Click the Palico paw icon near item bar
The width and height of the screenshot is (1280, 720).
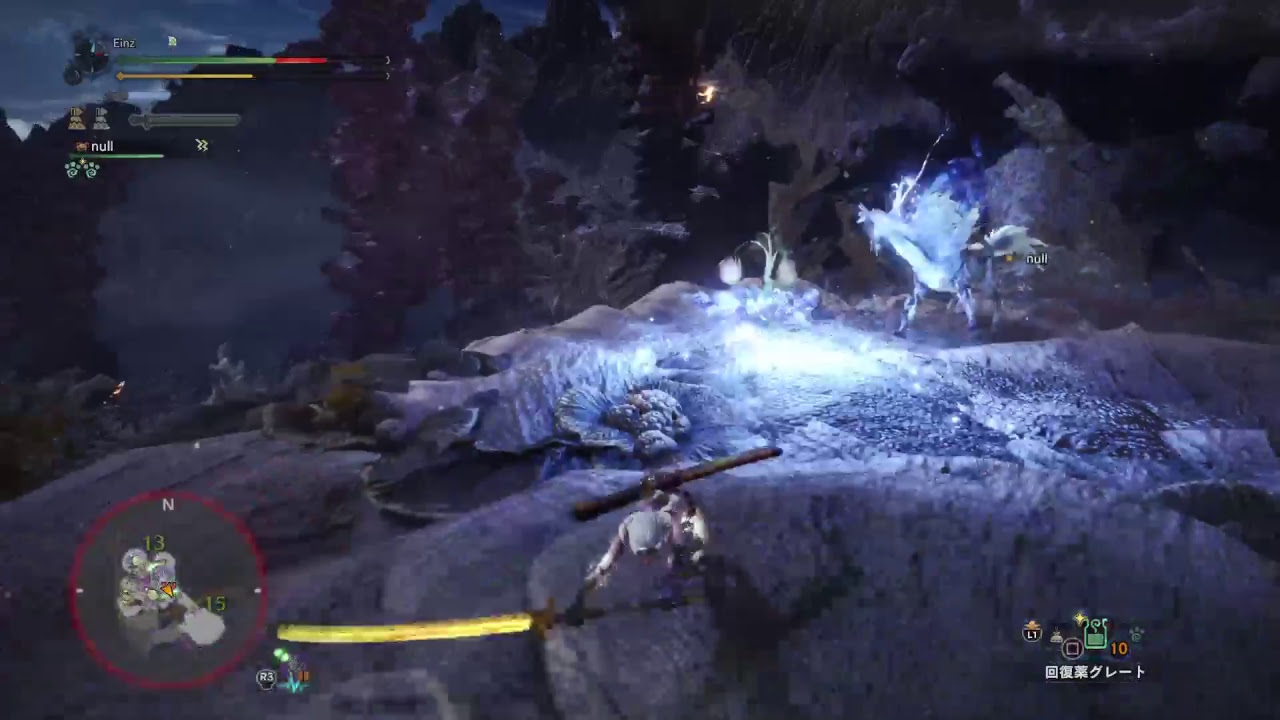(x=1137, y=633)
